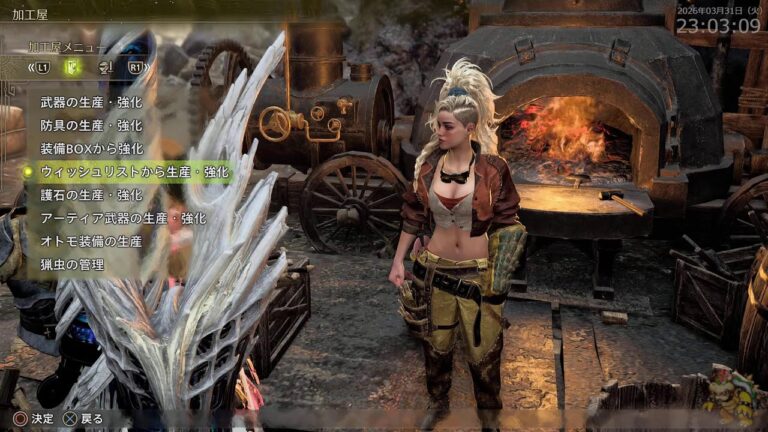Select highlighted ウィッシュリストから生産・強化 entry
The image size is (768, 432).
[x=134, y=172]
